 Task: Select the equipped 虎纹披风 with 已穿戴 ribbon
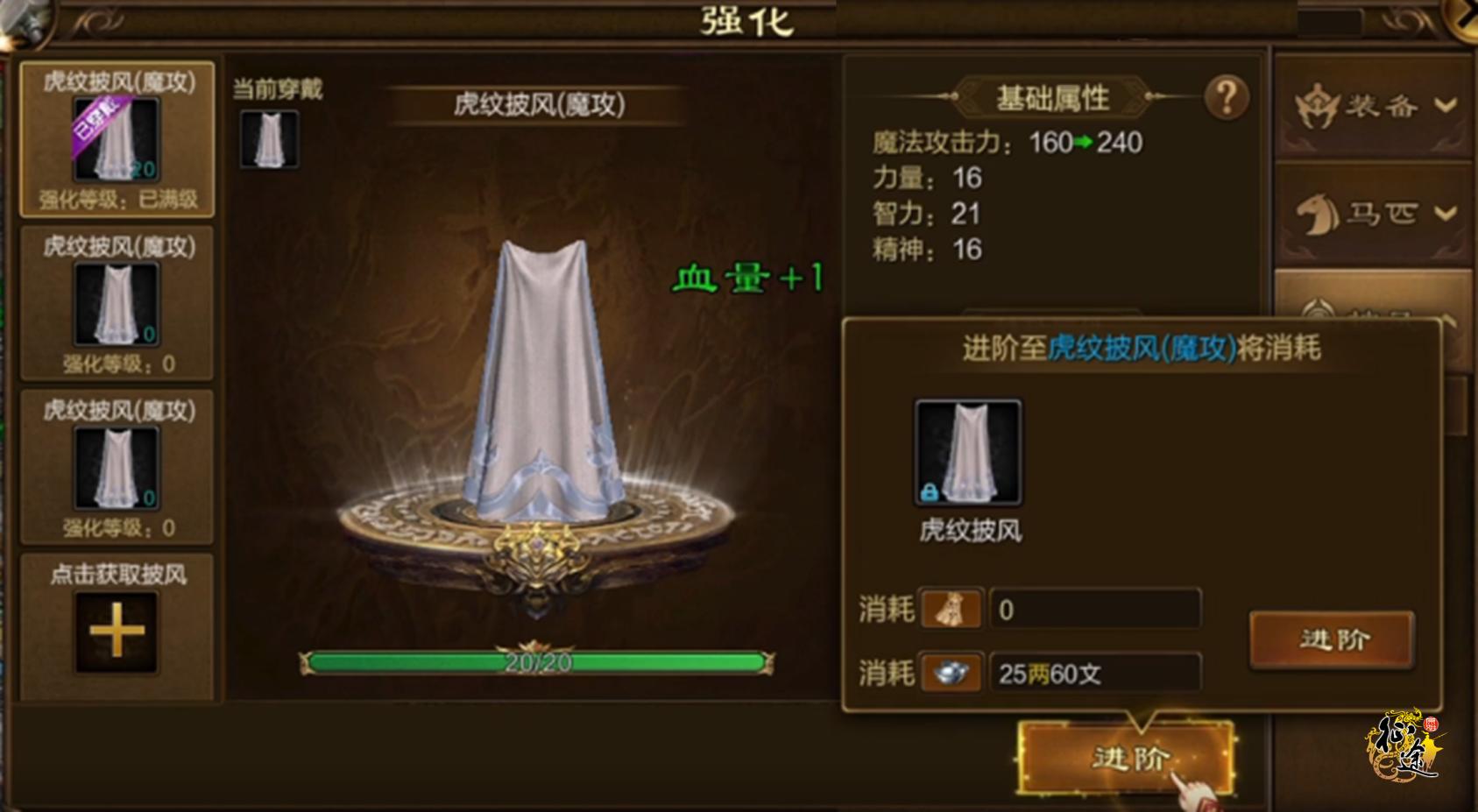pyautogui.click(x=118, y=140)
